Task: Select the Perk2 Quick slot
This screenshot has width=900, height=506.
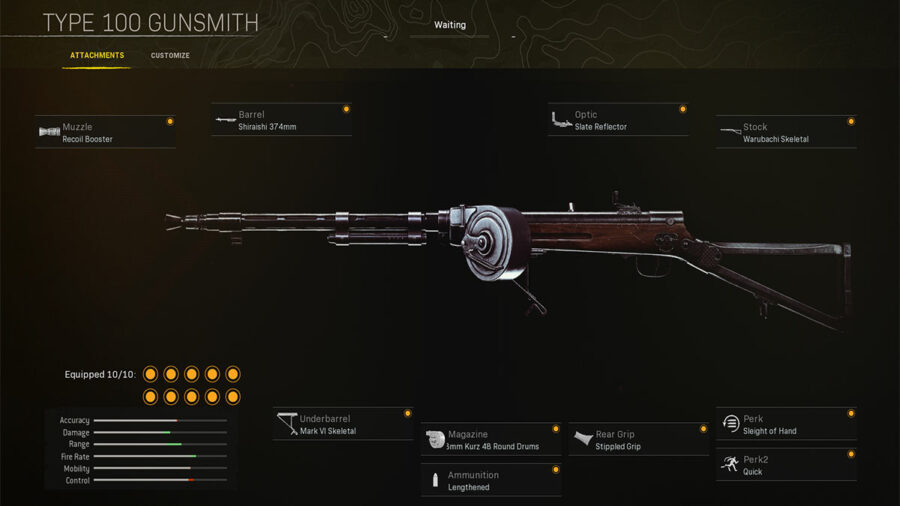Action: pos(786,464)
